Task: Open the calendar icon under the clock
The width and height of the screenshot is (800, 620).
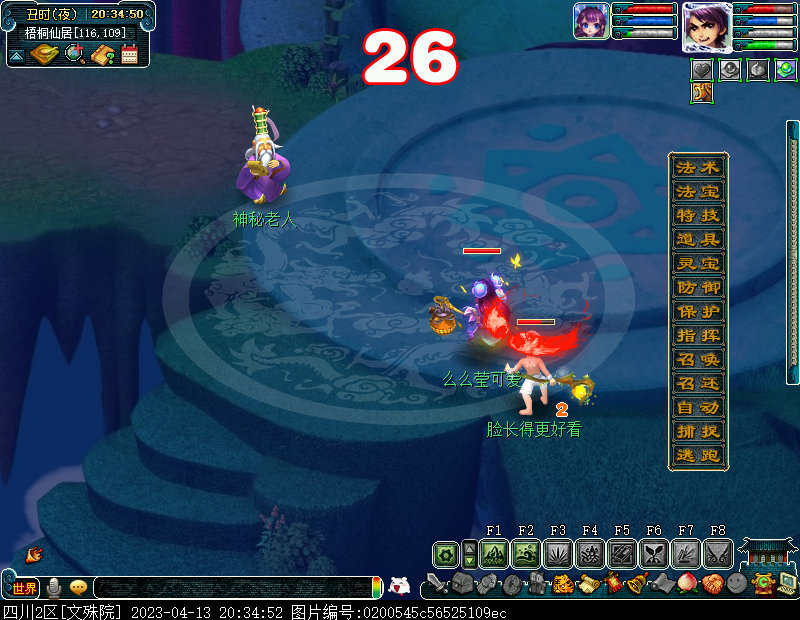Action: point(129,54)
